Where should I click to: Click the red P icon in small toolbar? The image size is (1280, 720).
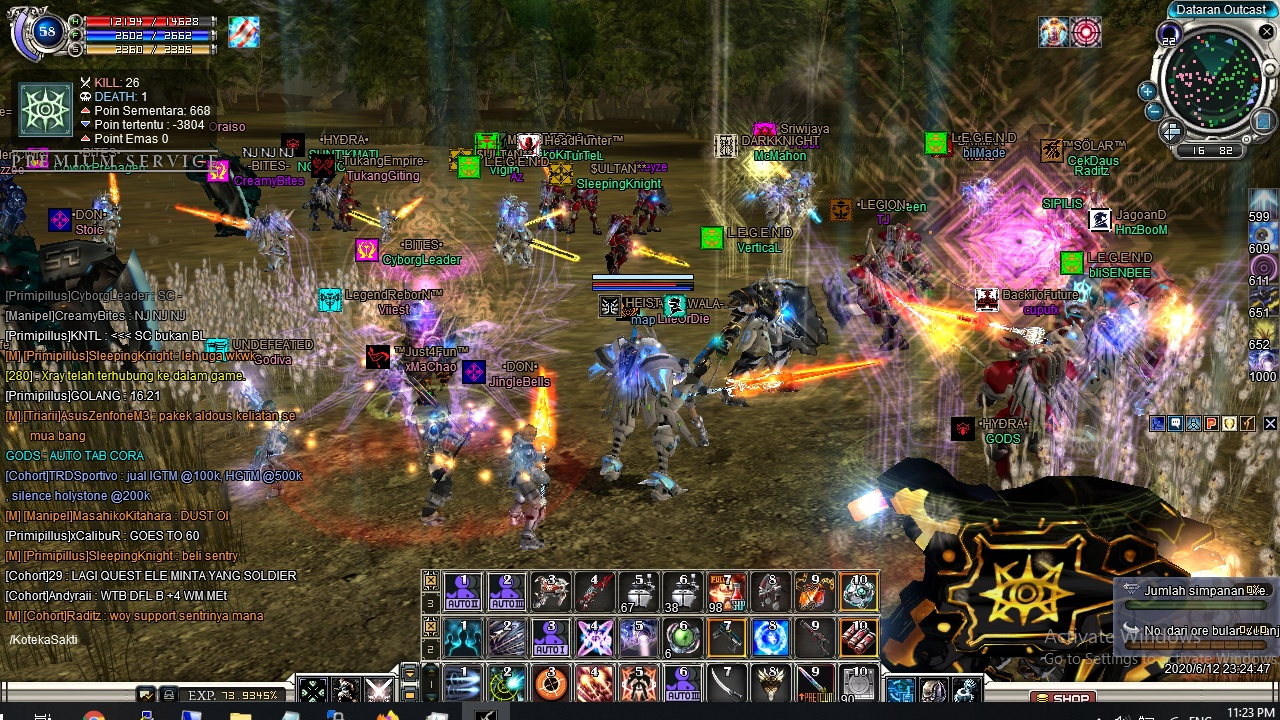point(1212,424)
